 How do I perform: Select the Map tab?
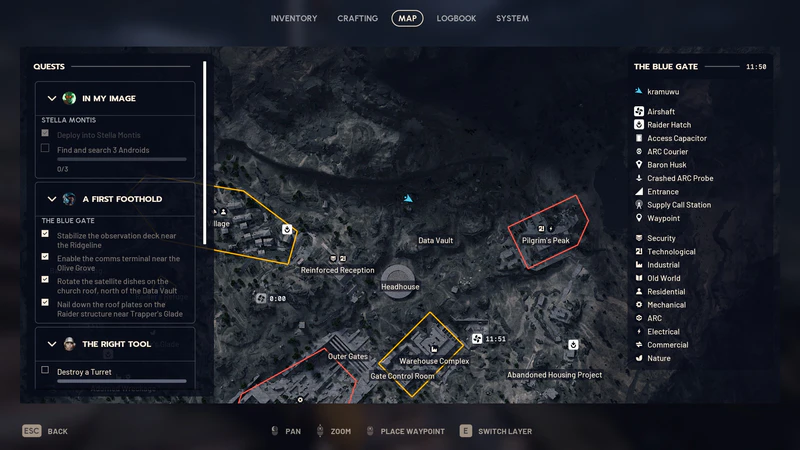pos(407,18)
